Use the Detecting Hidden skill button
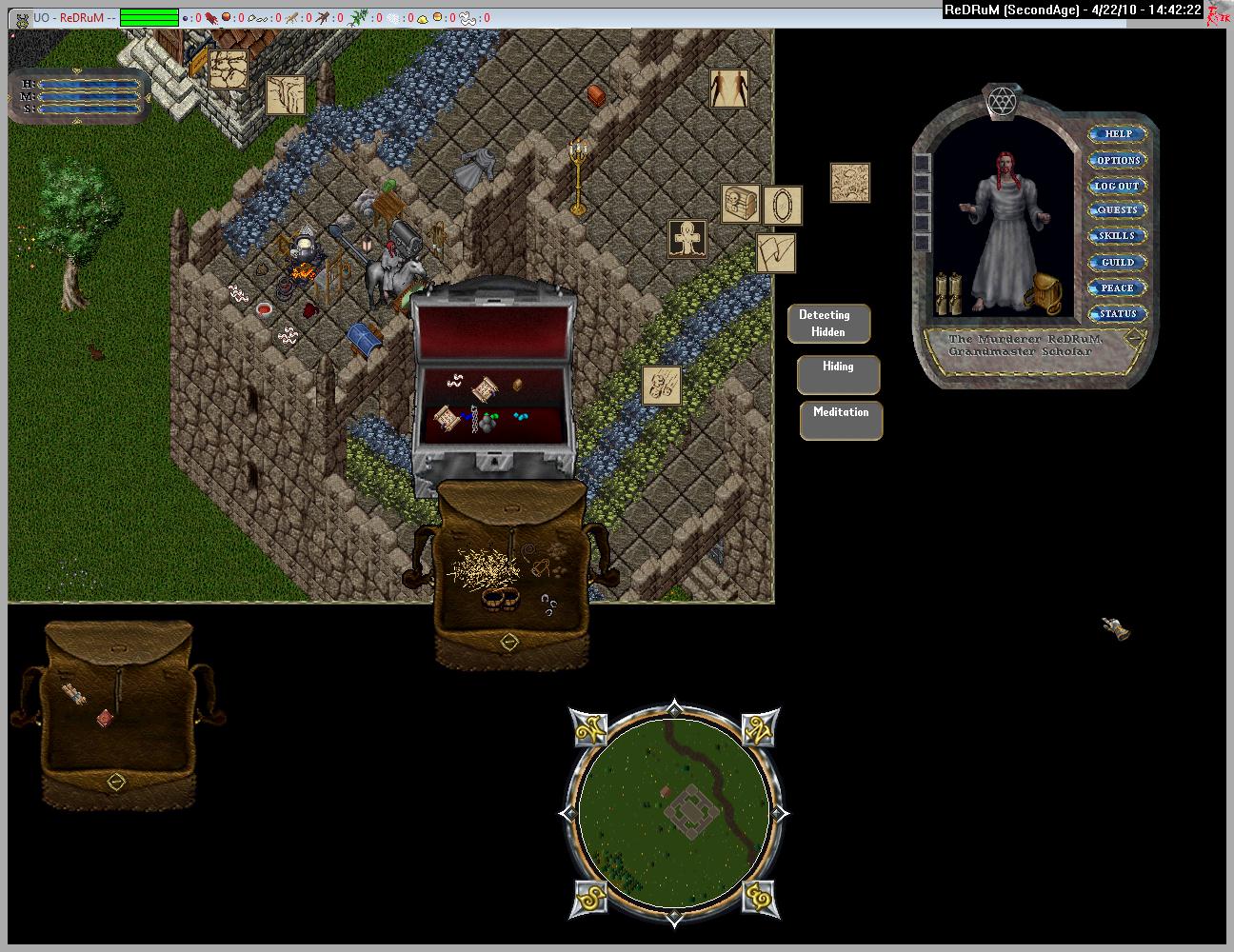The image size is (1234, 952). tap(828, 324)
